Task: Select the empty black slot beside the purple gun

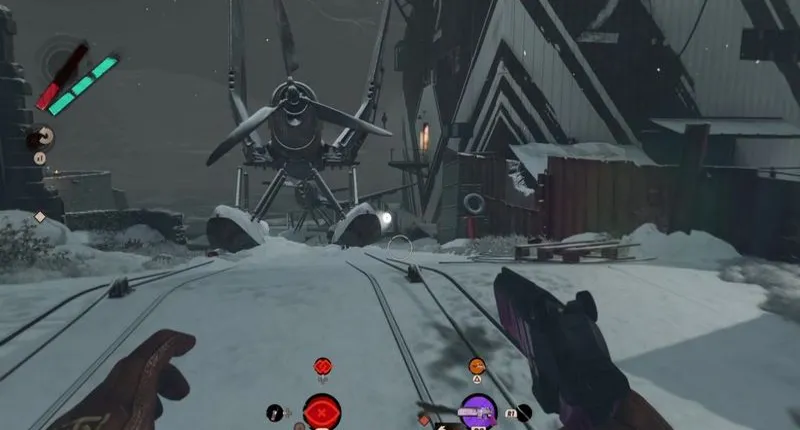Action: (524, 411)
